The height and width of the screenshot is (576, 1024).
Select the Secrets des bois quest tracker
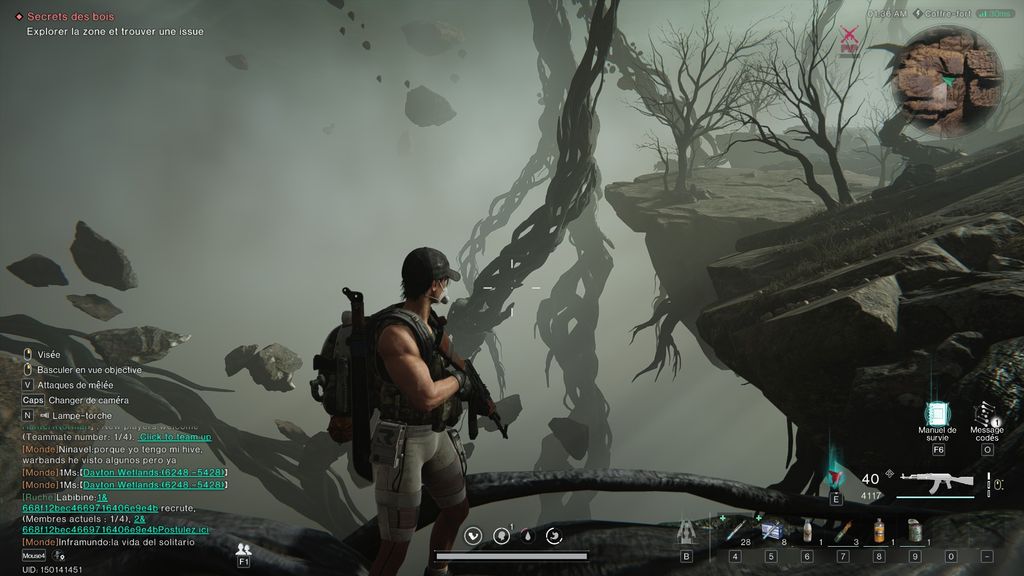coord(70,17)
